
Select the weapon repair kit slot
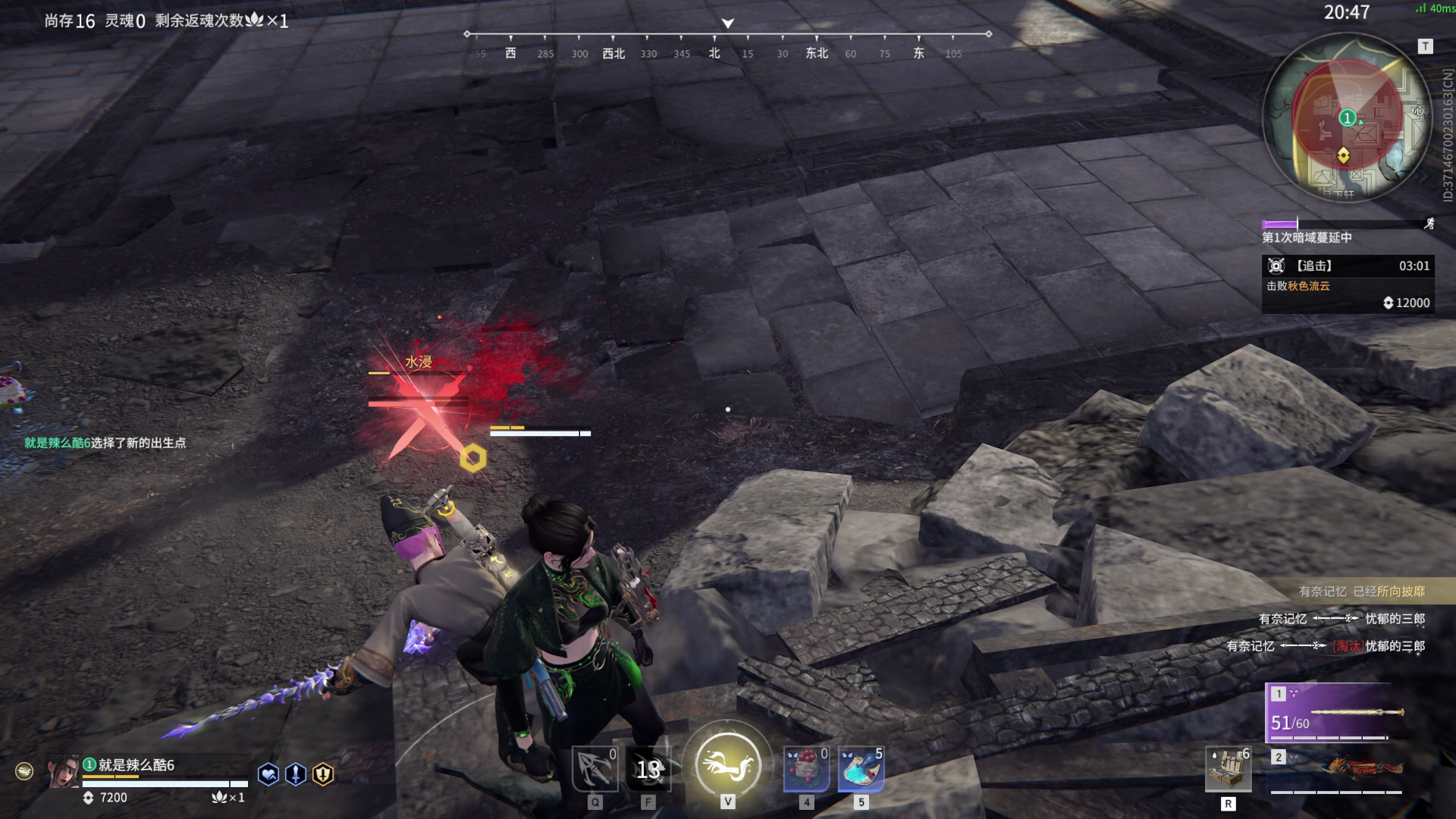point(1228,769)
